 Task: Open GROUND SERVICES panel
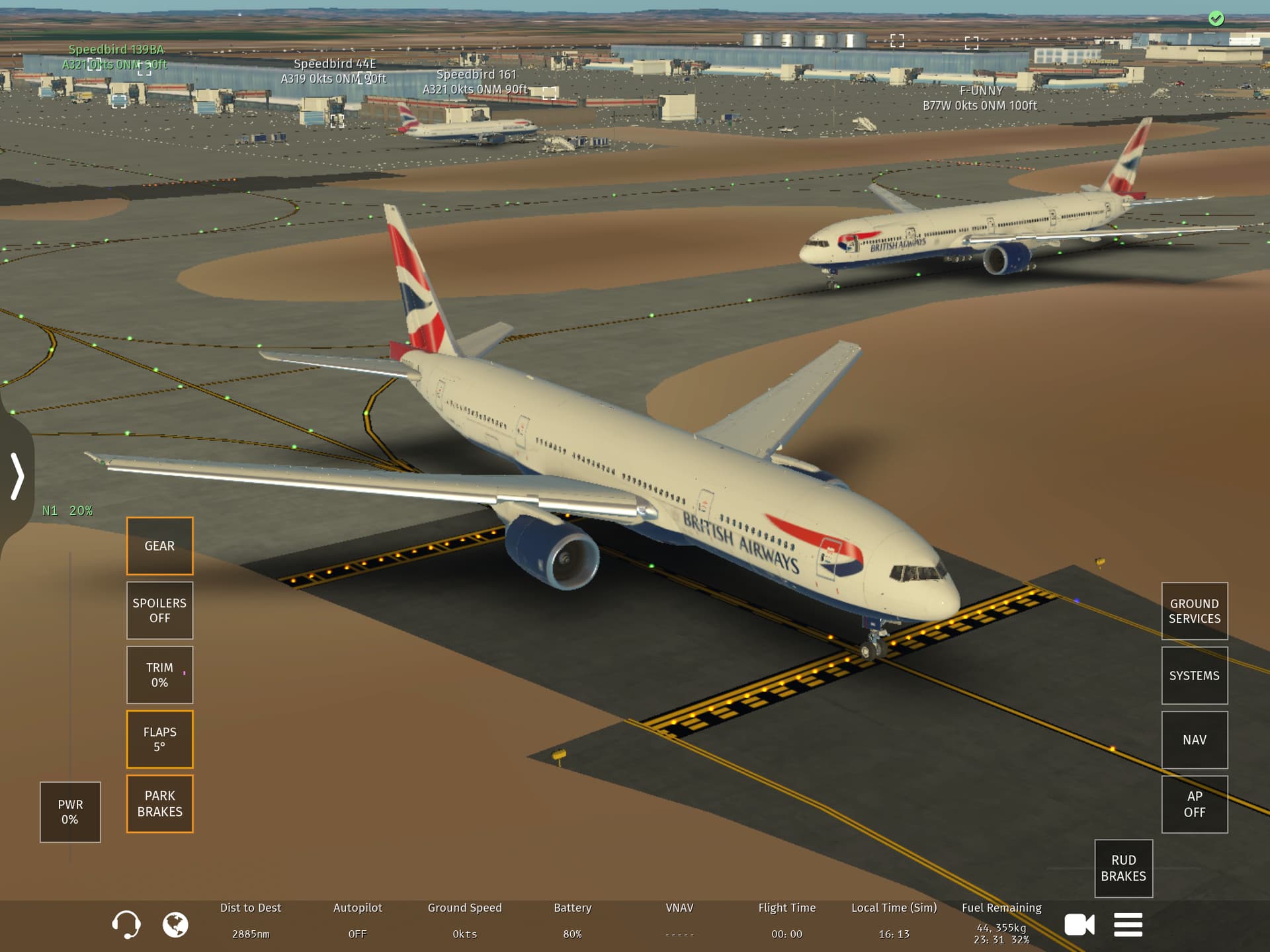point(1194,611)
